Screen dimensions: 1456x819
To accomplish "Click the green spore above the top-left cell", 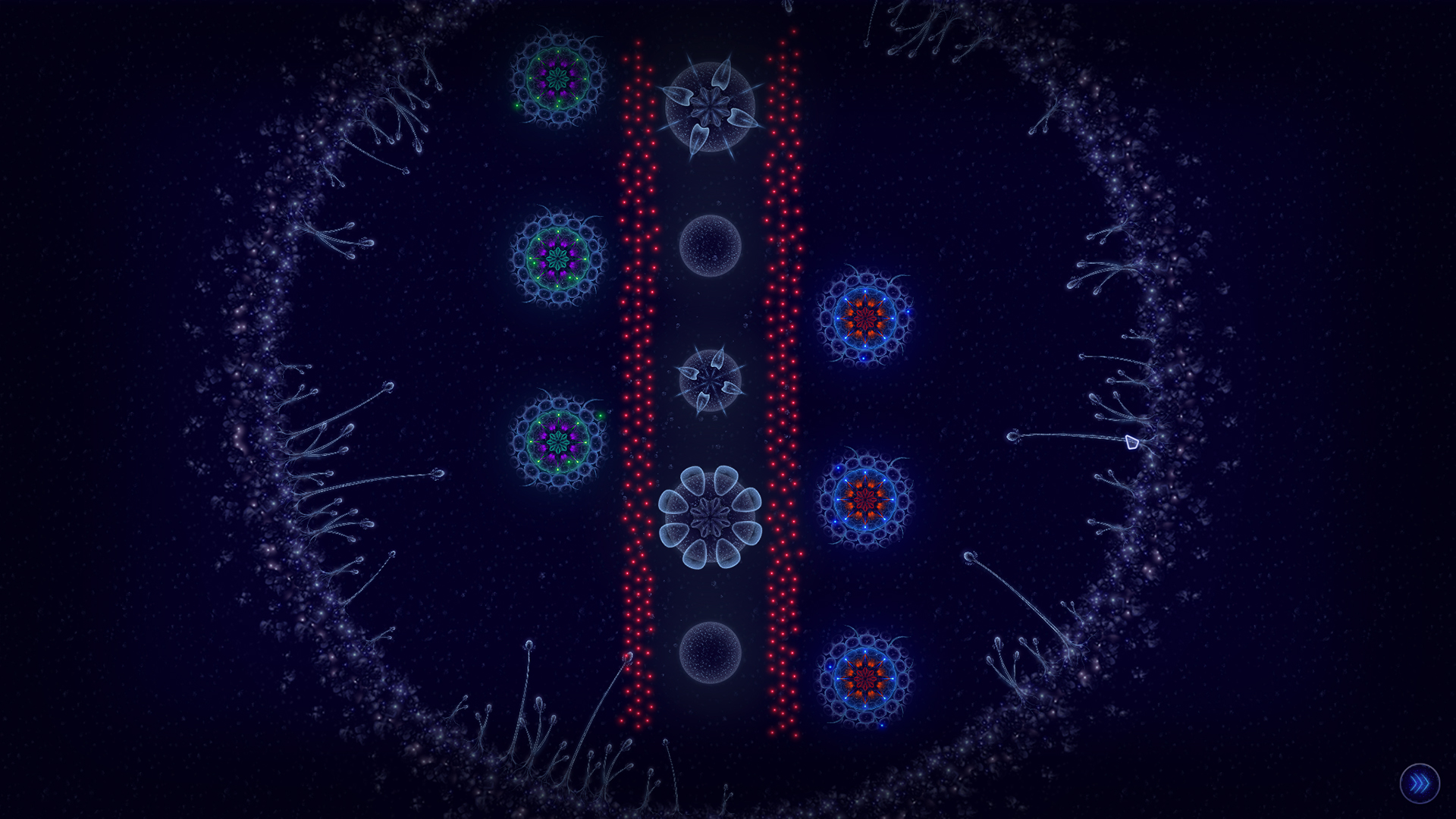I will pos(516,105).
